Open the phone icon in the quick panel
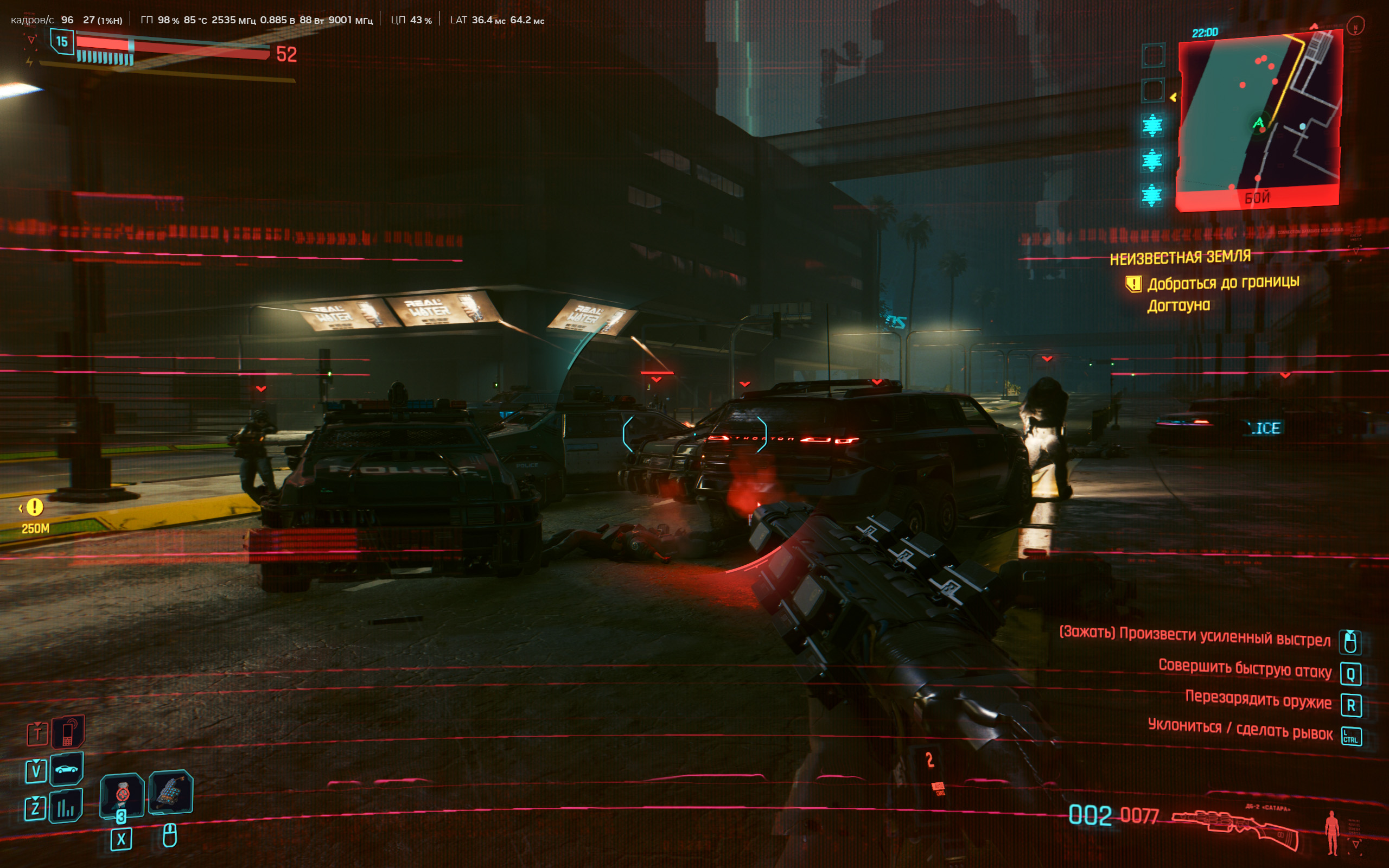1389x868 pixels. 68,732
